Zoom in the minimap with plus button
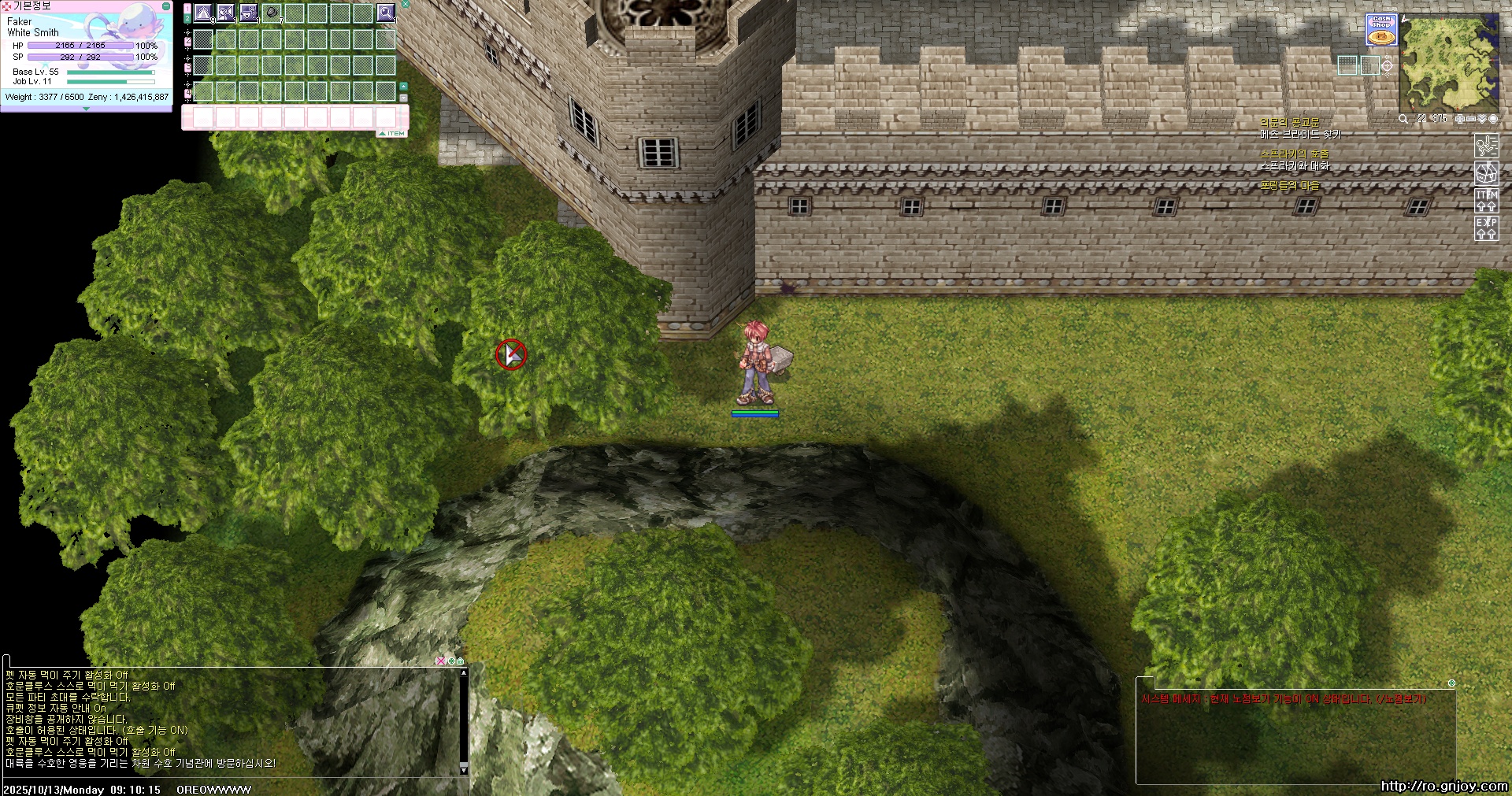Image resolution: width=1512 pixels, height=796 pixels. click(x=1460, y=119)
